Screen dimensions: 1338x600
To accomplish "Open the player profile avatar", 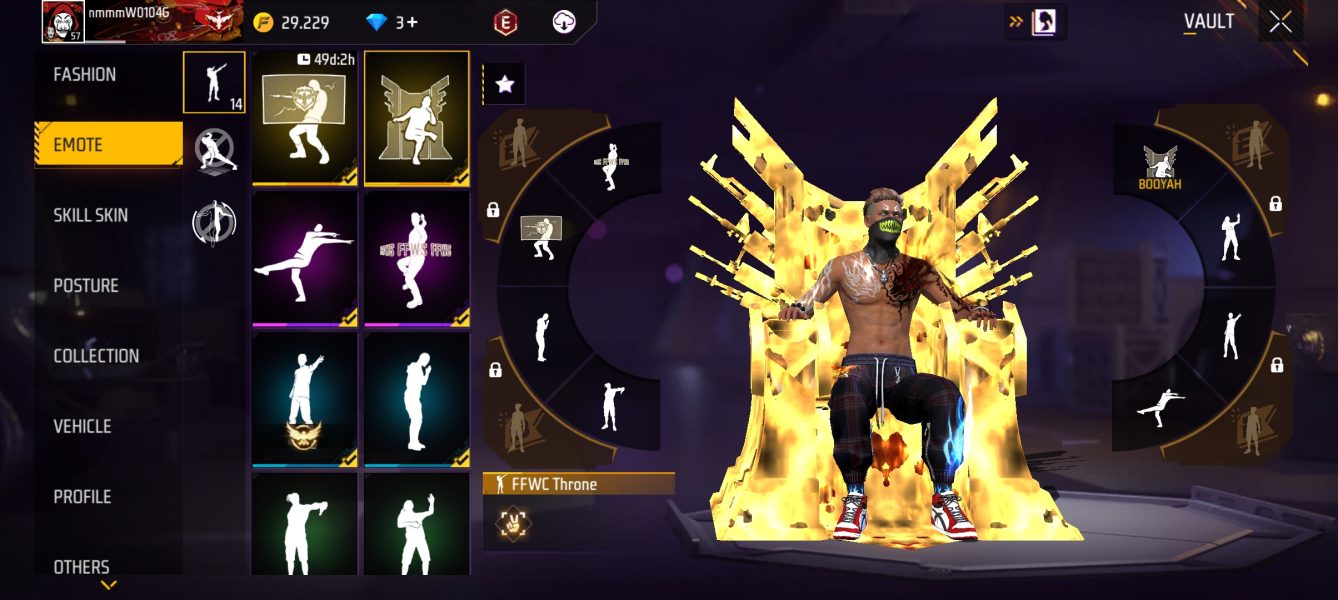I will coord(62,22).
